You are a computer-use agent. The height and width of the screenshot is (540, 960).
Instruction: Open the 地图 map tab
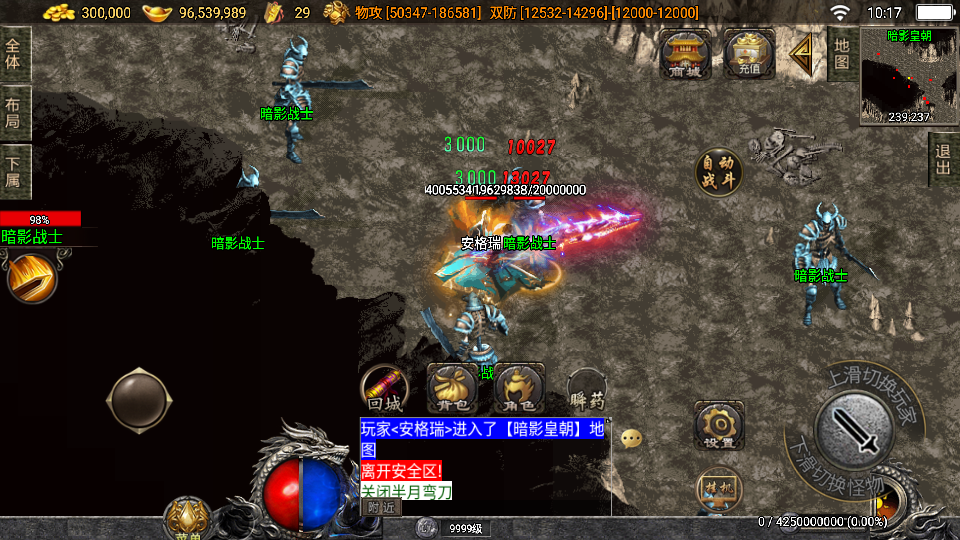(842, 53)
